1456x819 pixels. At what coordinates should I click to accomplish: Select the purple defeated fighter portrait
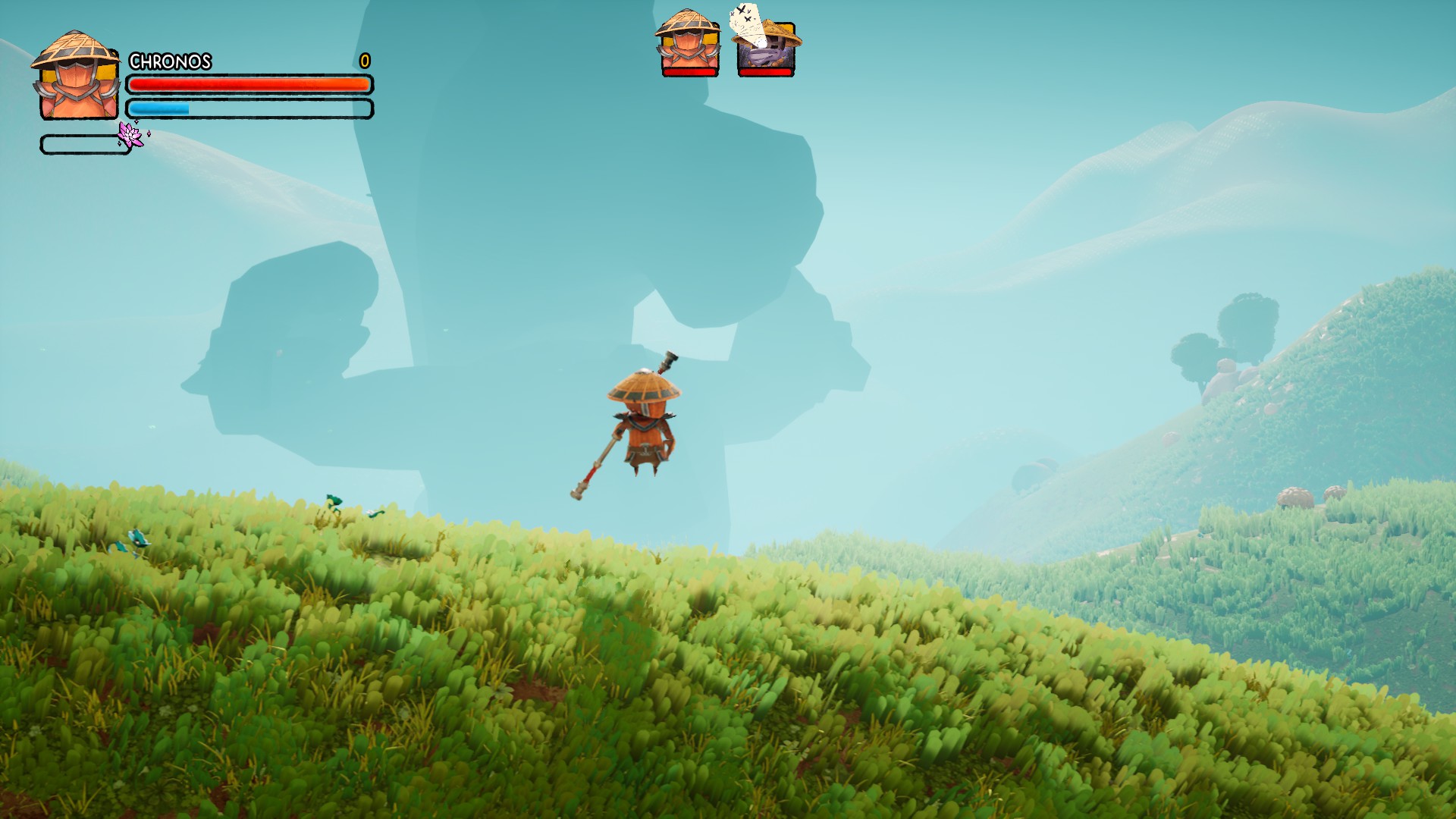[x=766, y=45]
